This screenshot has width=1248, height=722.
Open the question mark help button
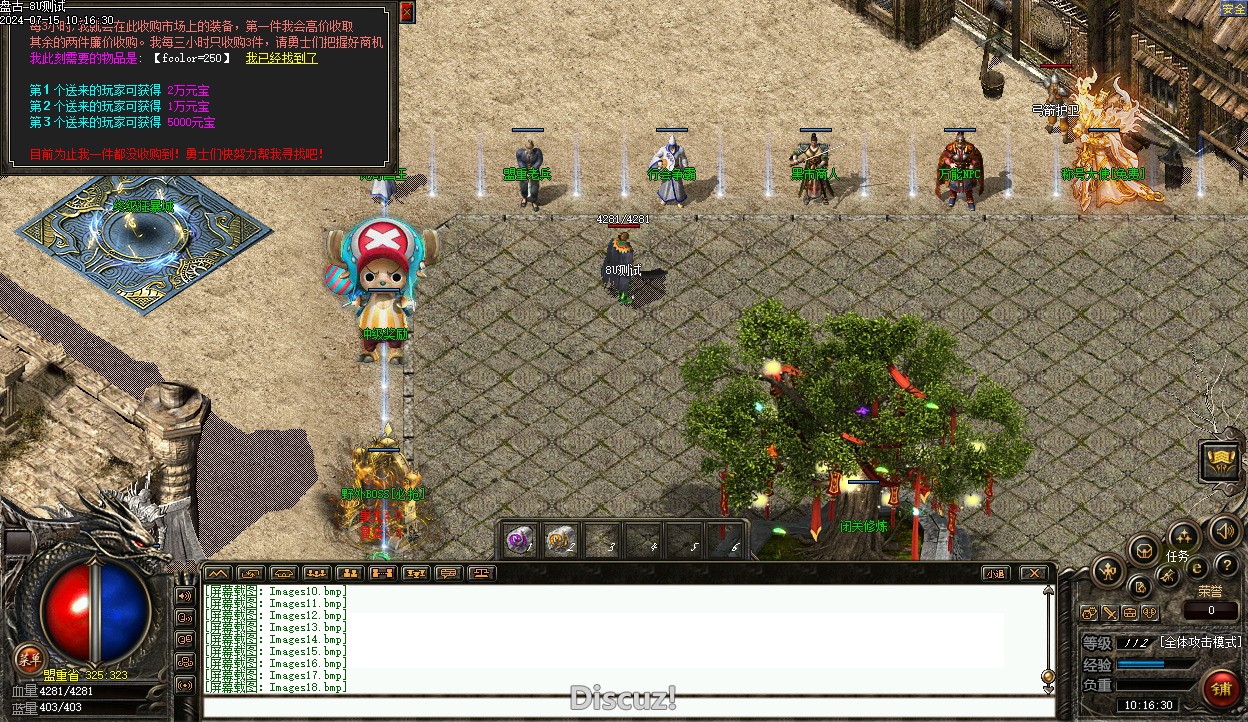[x=1226, y=567]
